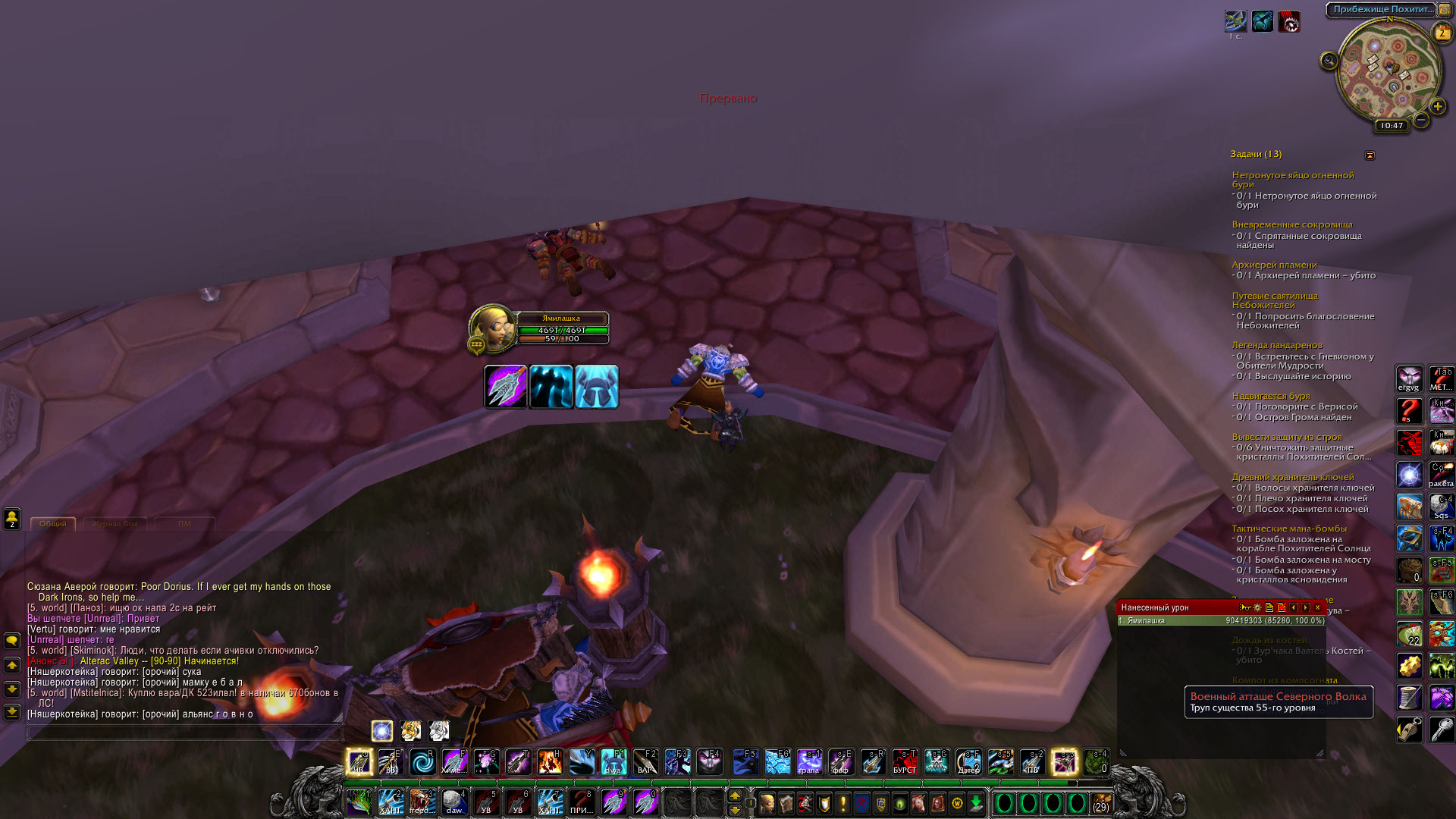Switch to the ПМ chat tab

point(184,524)
